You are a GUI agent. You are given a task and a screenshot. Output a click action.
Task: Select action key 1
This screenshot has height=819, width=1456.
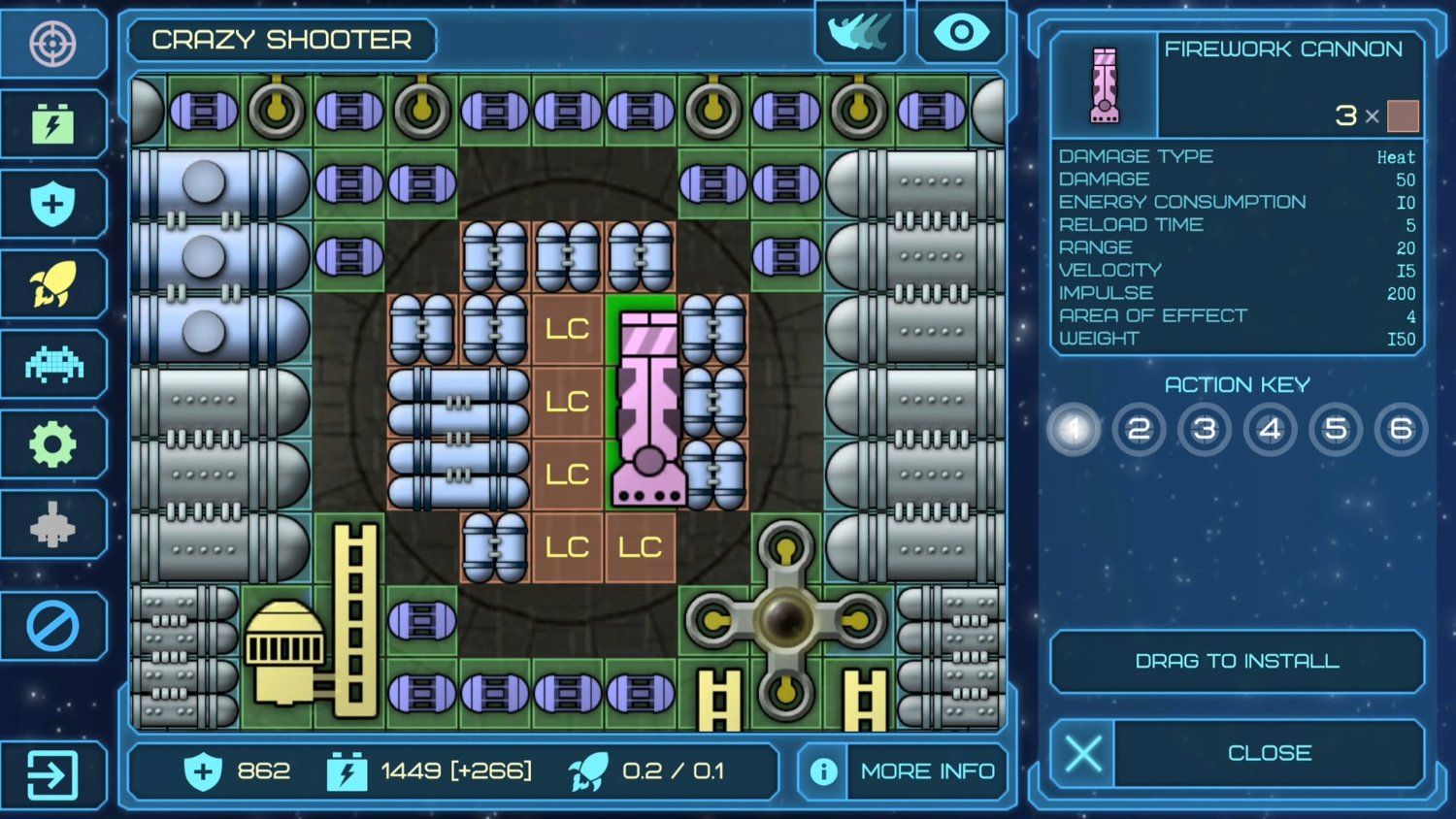[1074, 429]
